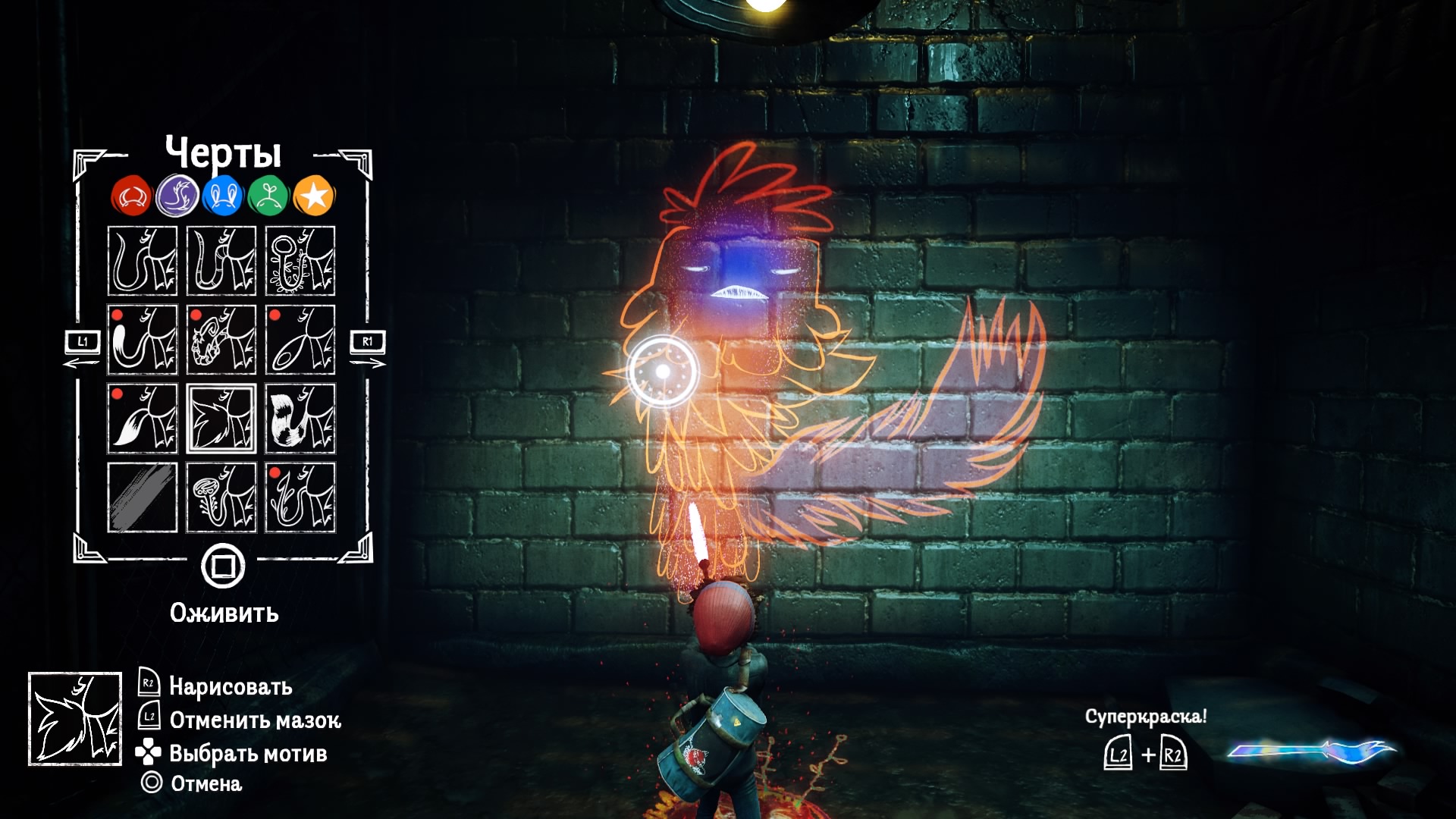The height and width of the screenshot is (819, 1456).
Task: Click the scribbled locked tile
Action: click(x=143, y=497)
